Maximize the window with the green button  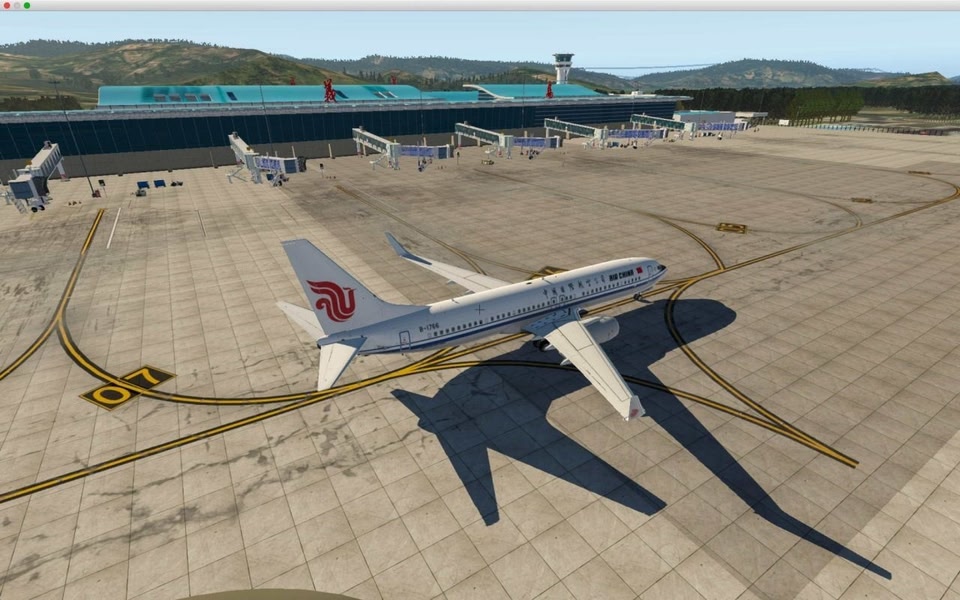27,5
